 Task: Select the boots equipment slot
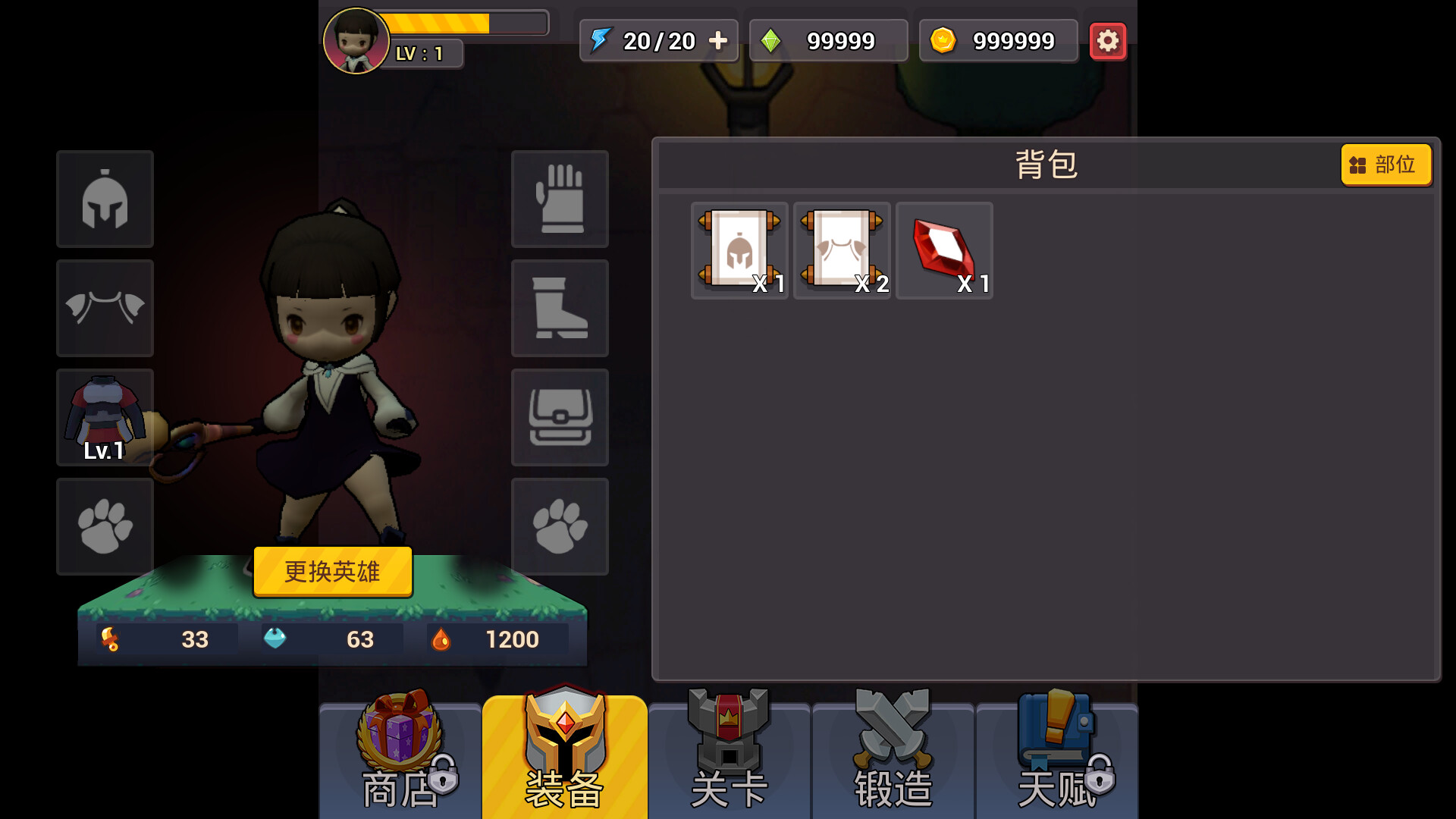[x=560, y=308]
